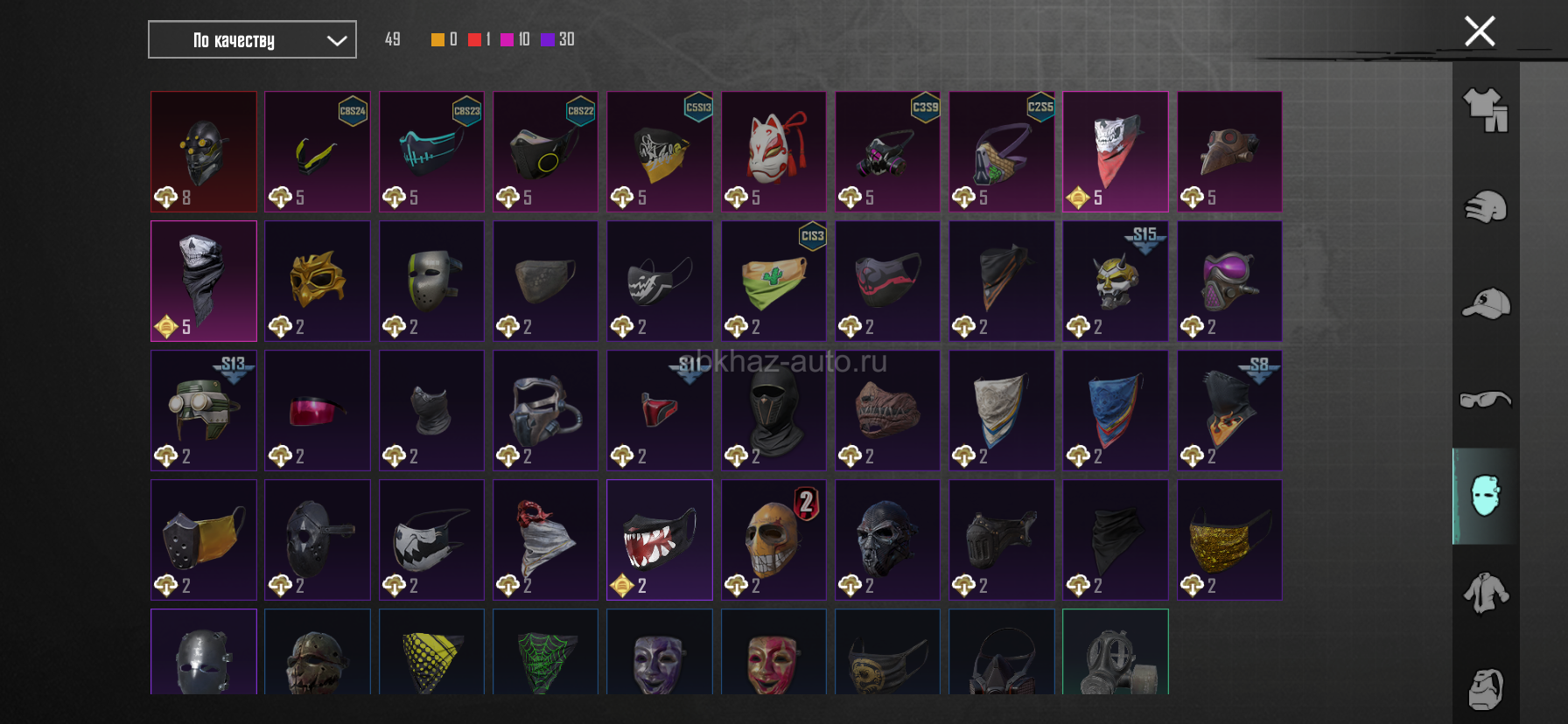Viewport: 1568px width, 724px height.
Task: Open the jacket category tab
Action: click(x=1486, y=593)
